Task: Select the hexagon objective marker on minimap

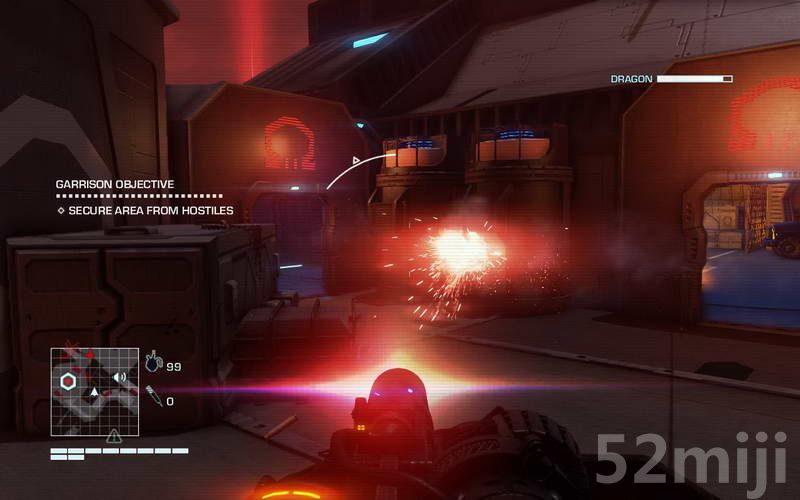Action: (68, 381)
